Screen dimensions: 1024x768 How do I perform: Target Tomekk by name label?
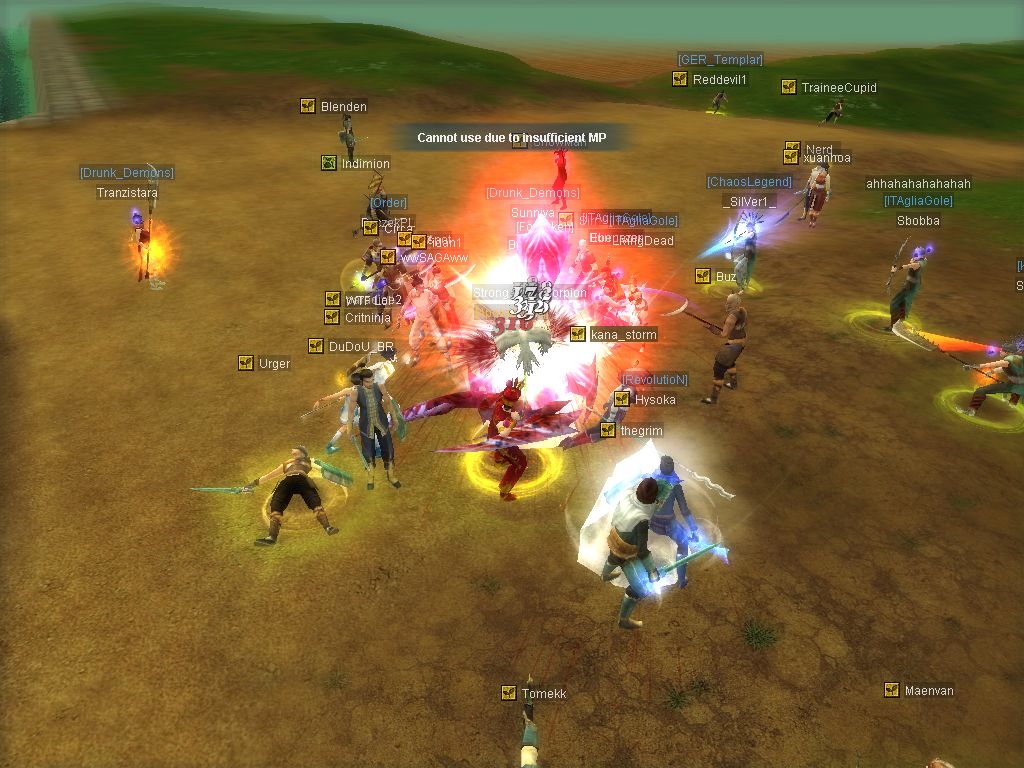click(543, 694)
